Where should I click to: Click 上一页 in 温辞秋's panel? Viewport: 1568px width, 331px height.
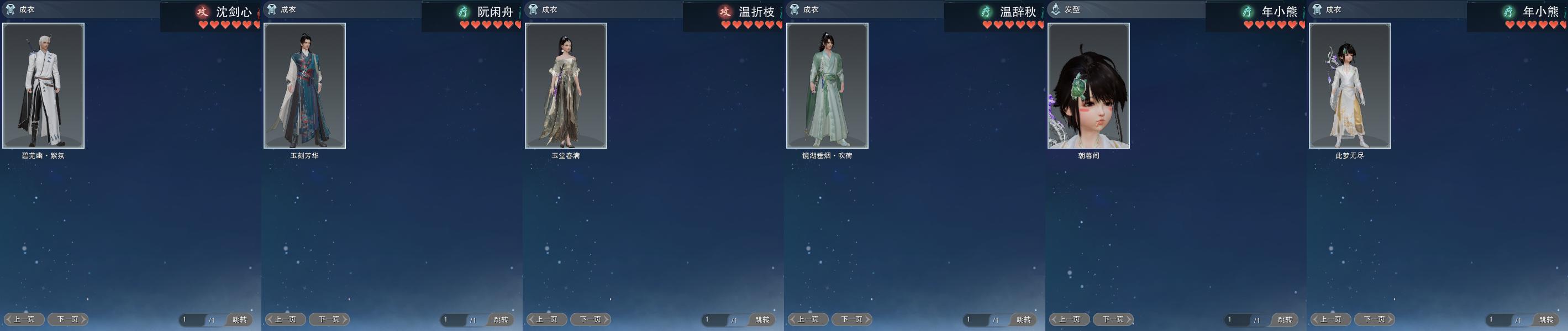[808, 319]
